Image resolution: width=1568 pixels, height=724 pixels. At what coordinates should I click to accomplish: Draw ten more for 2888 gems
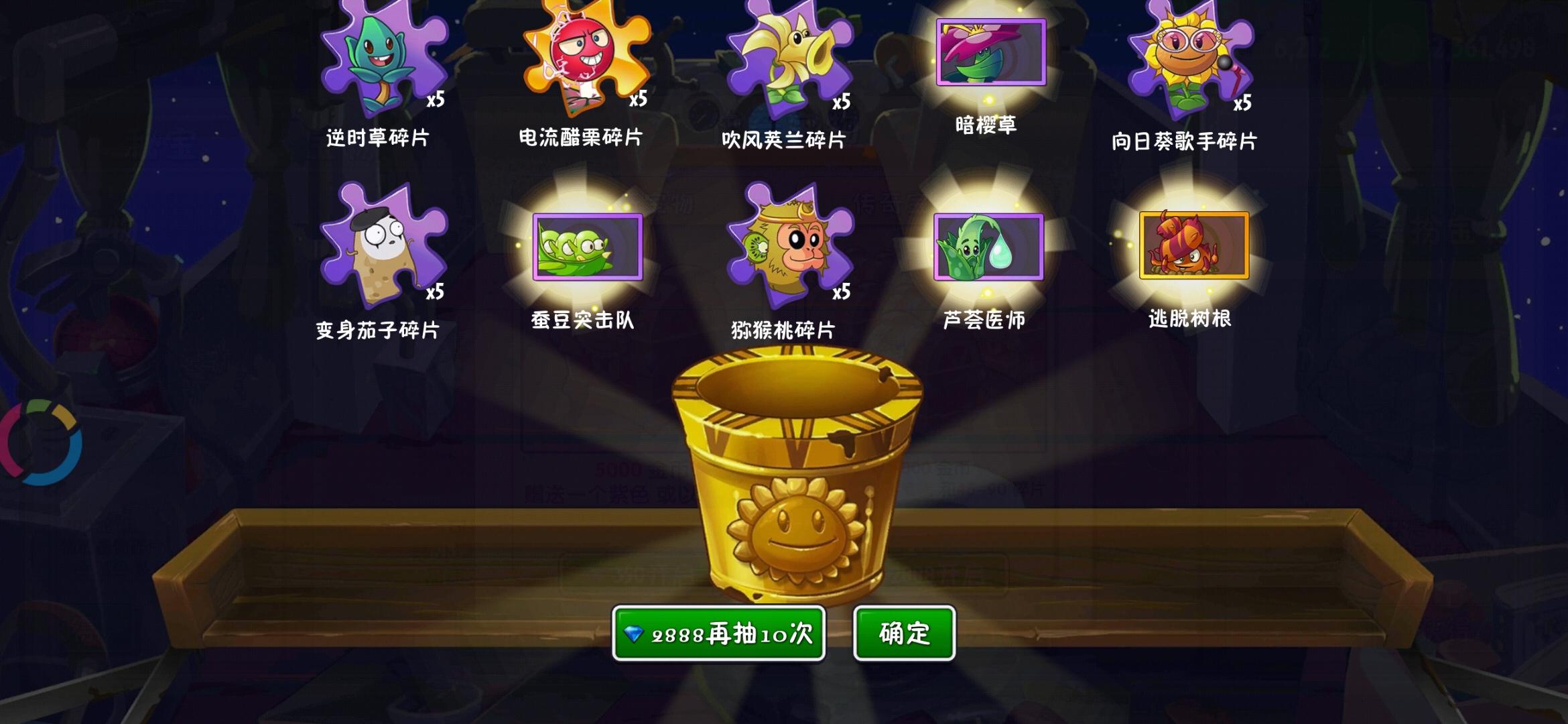pyautogui.click(x=718, y=633)
